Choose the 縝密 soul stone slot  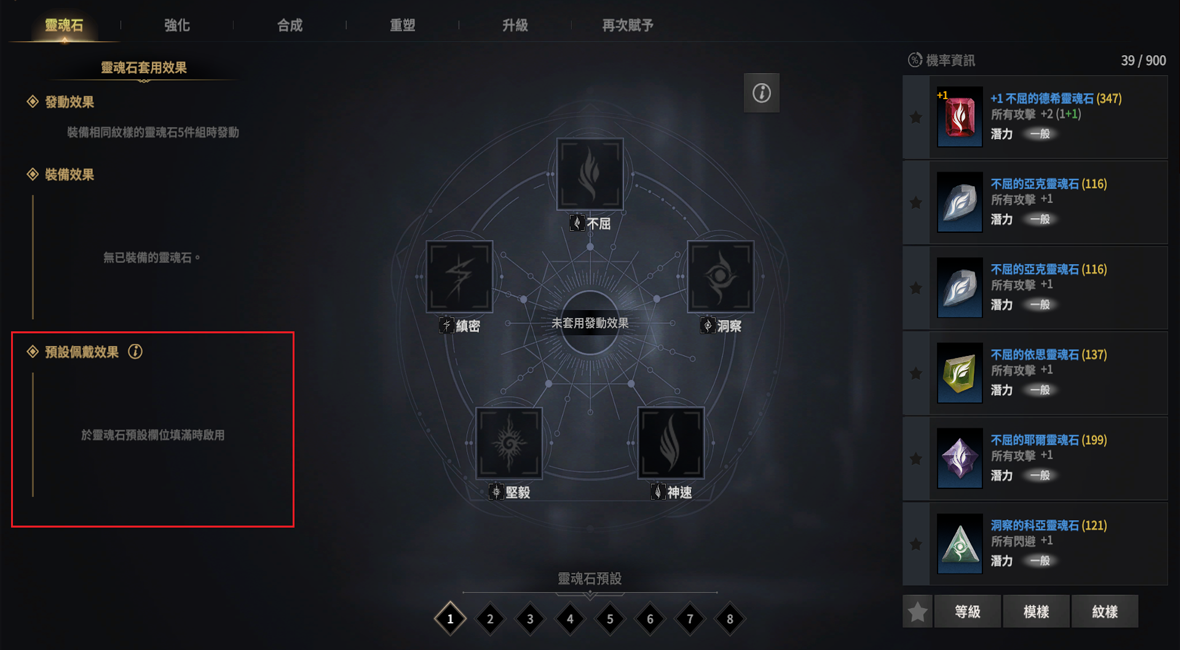tap(459, 276)
